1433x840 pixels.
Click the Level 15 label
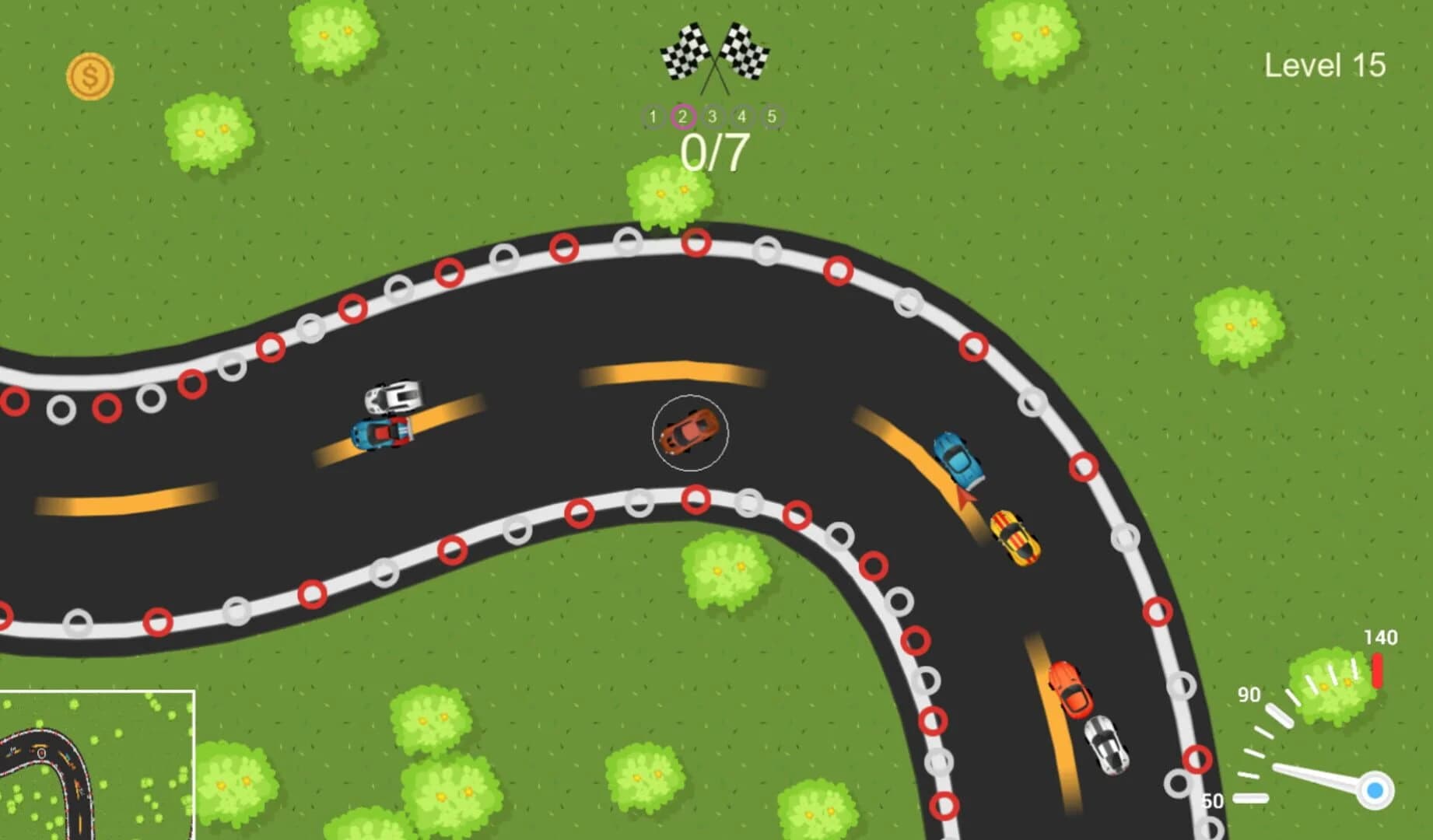(1325, 66)
